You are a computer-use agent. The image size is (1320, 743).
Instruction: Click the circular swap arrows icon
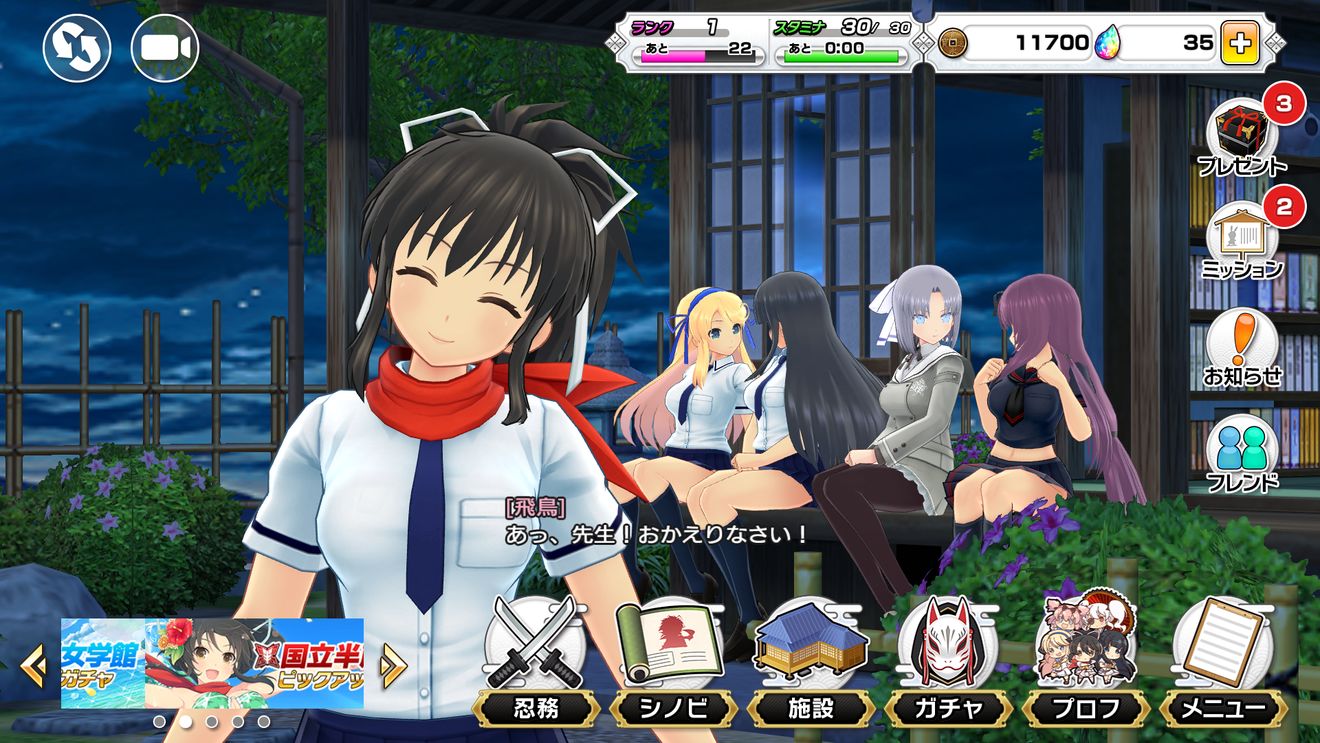[x=76, y=48]
